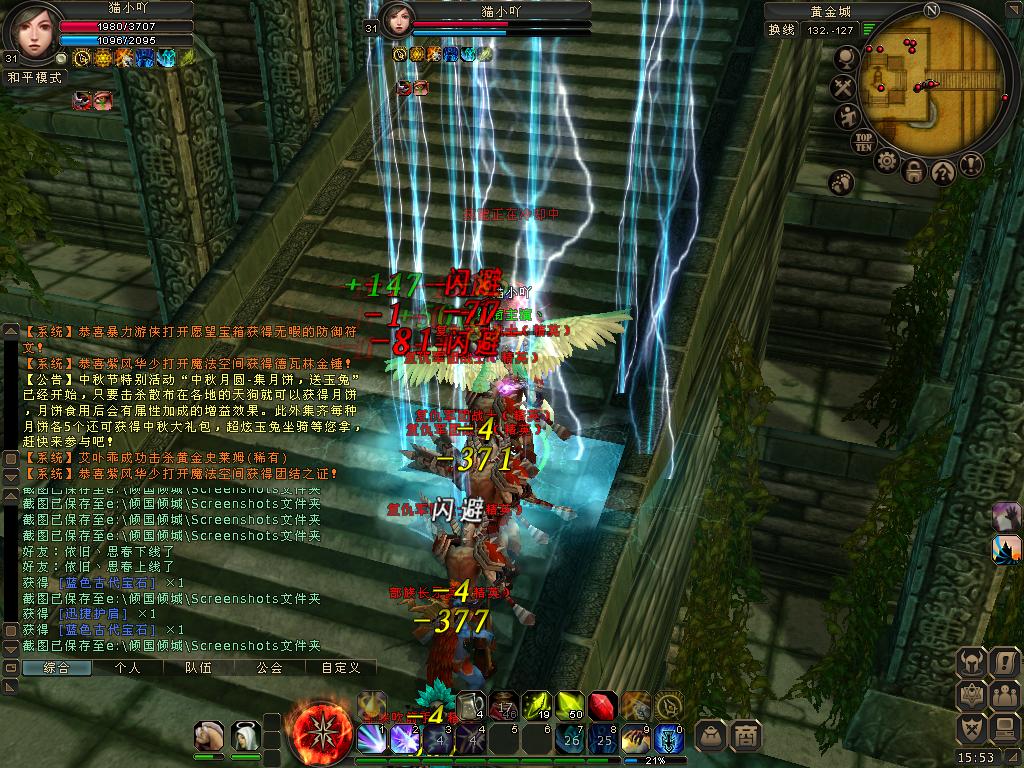Show the 自定义 custom chat tab
This screenshot has width=1024, height=768.
tap(340, 668)
